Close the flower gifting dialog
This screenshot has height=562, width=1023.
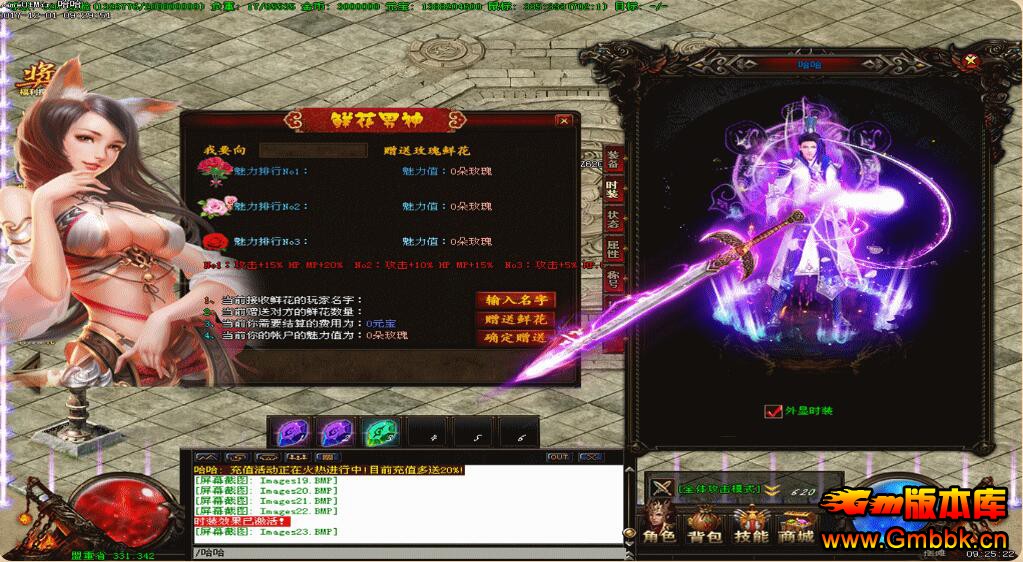coord(564,121)
